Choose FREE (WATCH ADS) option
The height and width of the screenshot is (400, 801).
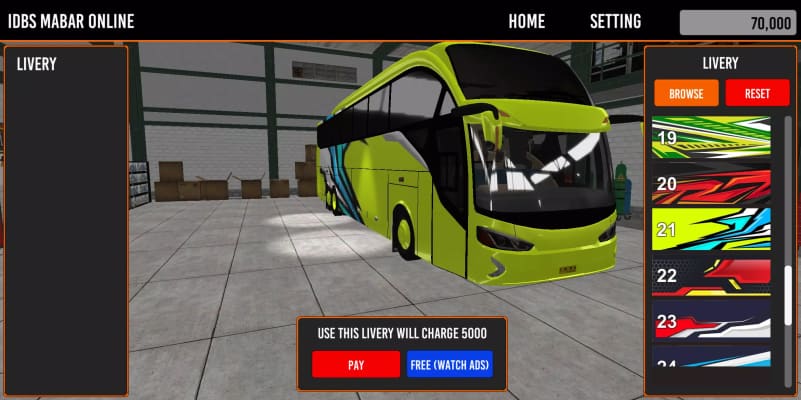tap(450, 365)
